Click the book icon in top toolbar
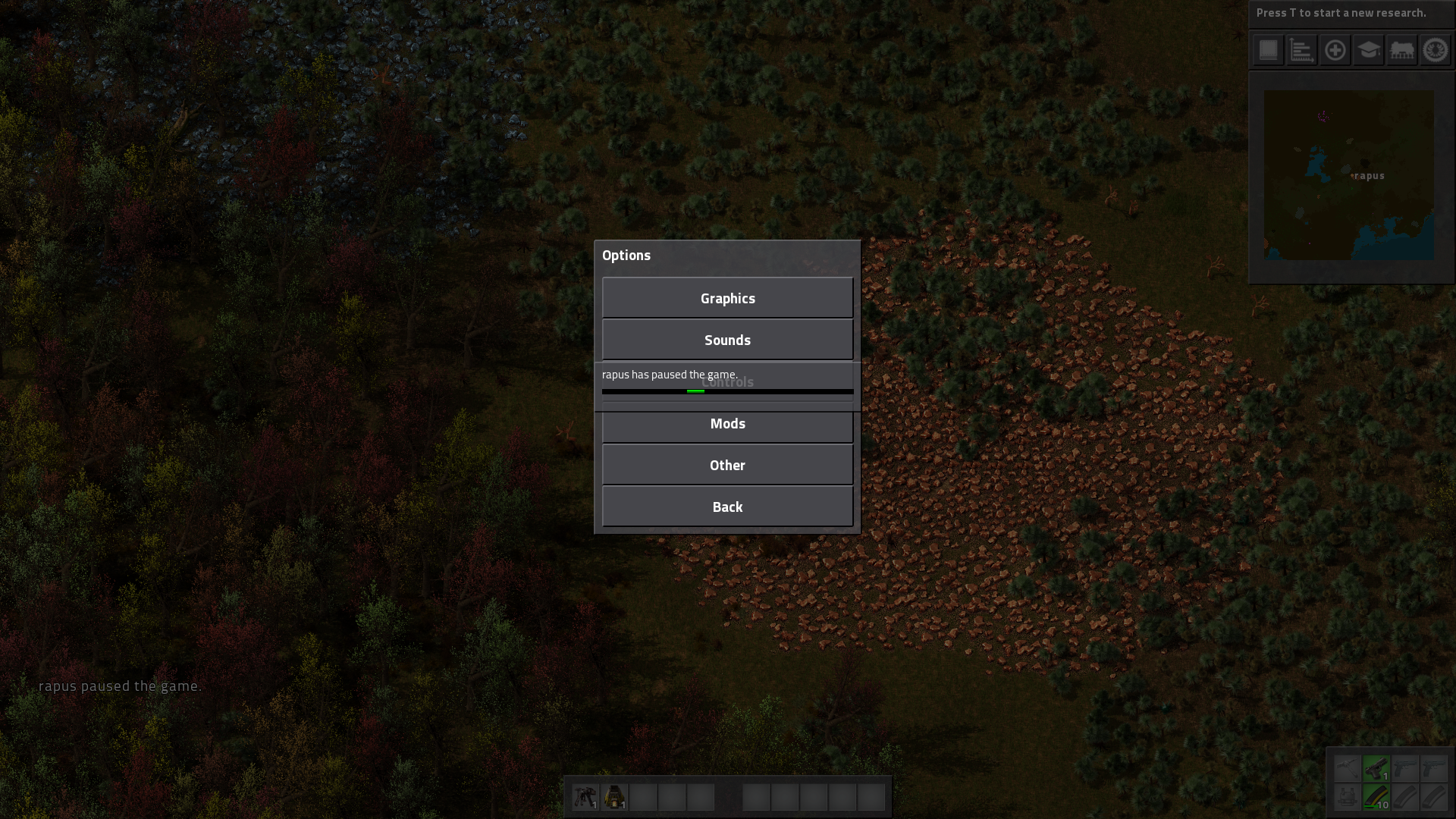This screenshot has width=1456, height=819. [x=1268, y=51]
